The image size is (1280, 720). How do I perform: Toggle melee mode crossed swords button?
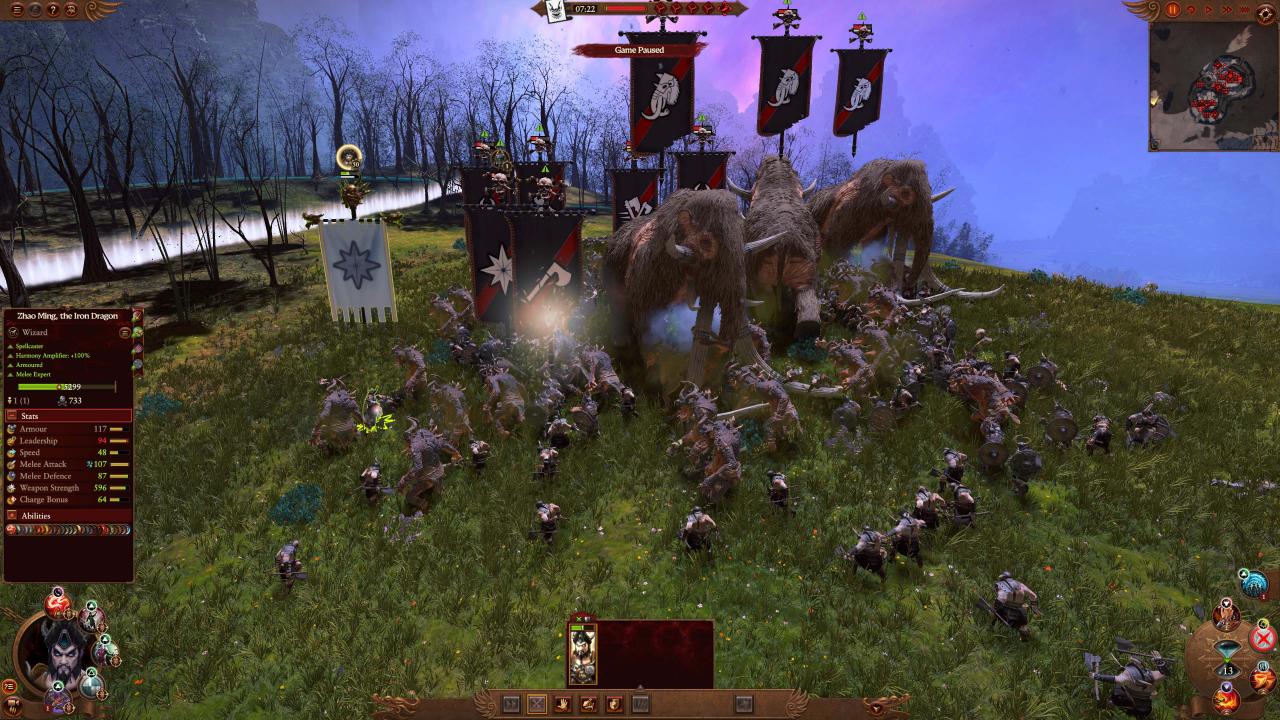click(537, 704)
